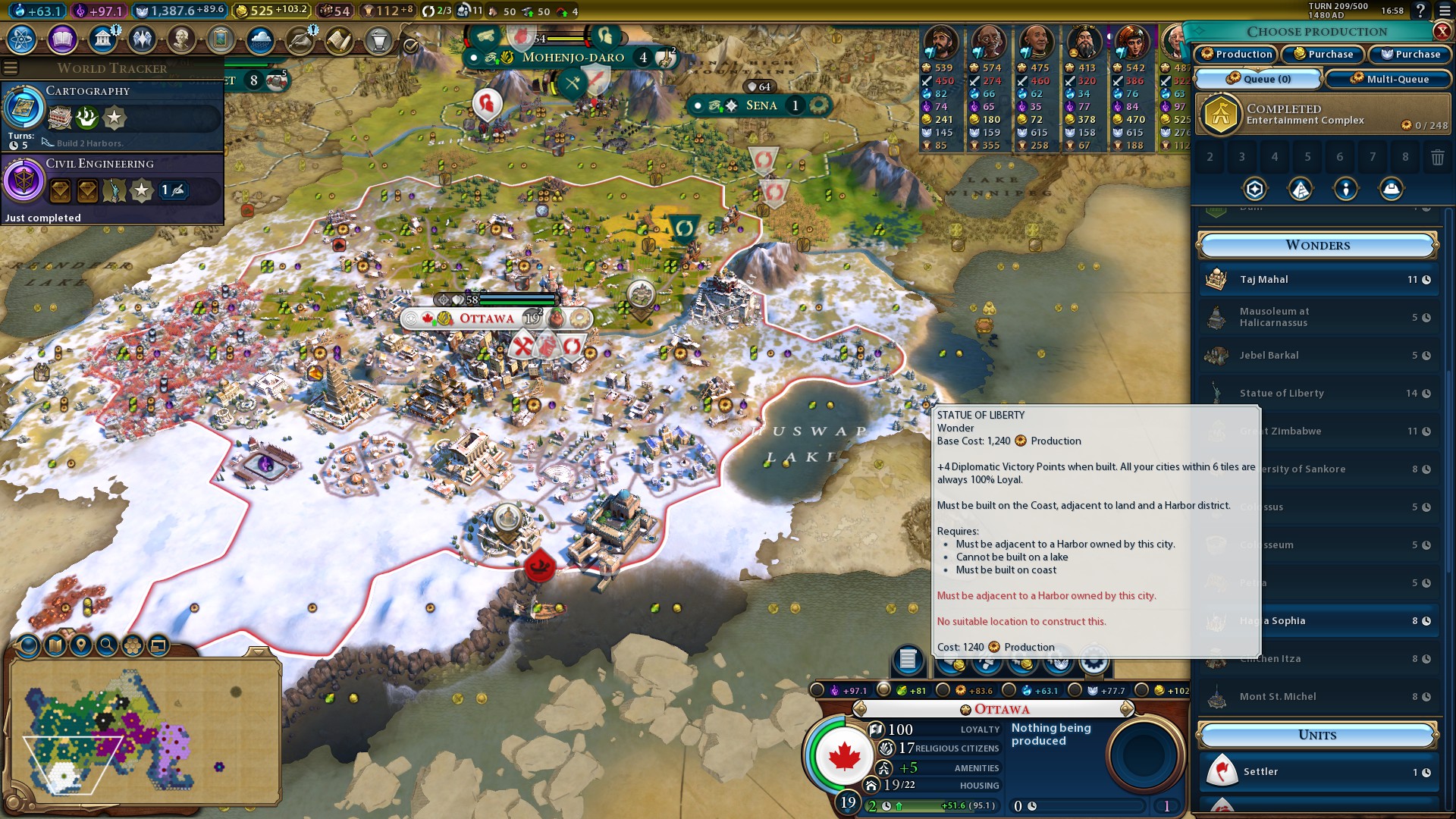This screenshot has width=1456, height=819.
Task: Select the Ottawa city banner
Action: 486,318
